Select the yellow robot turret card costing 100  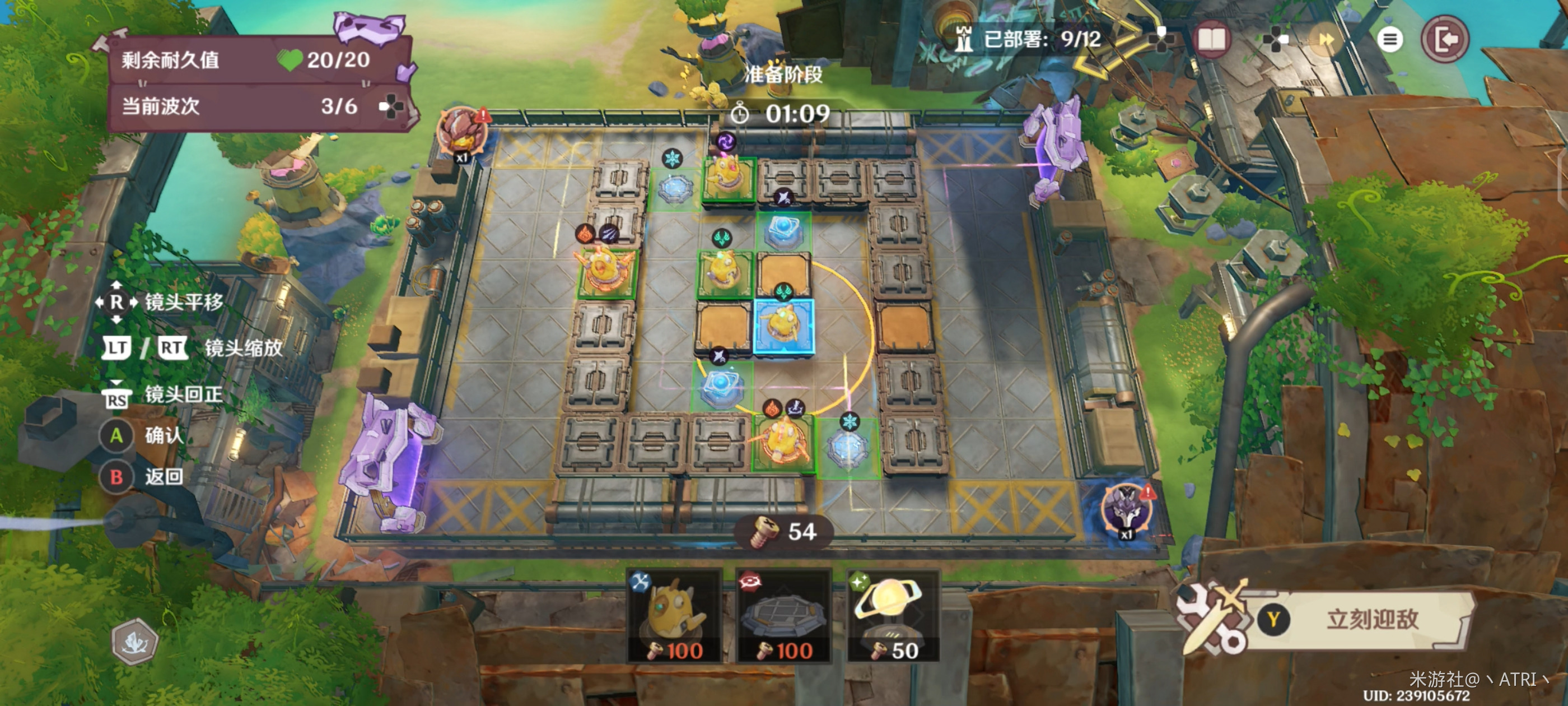pos(674,616)
